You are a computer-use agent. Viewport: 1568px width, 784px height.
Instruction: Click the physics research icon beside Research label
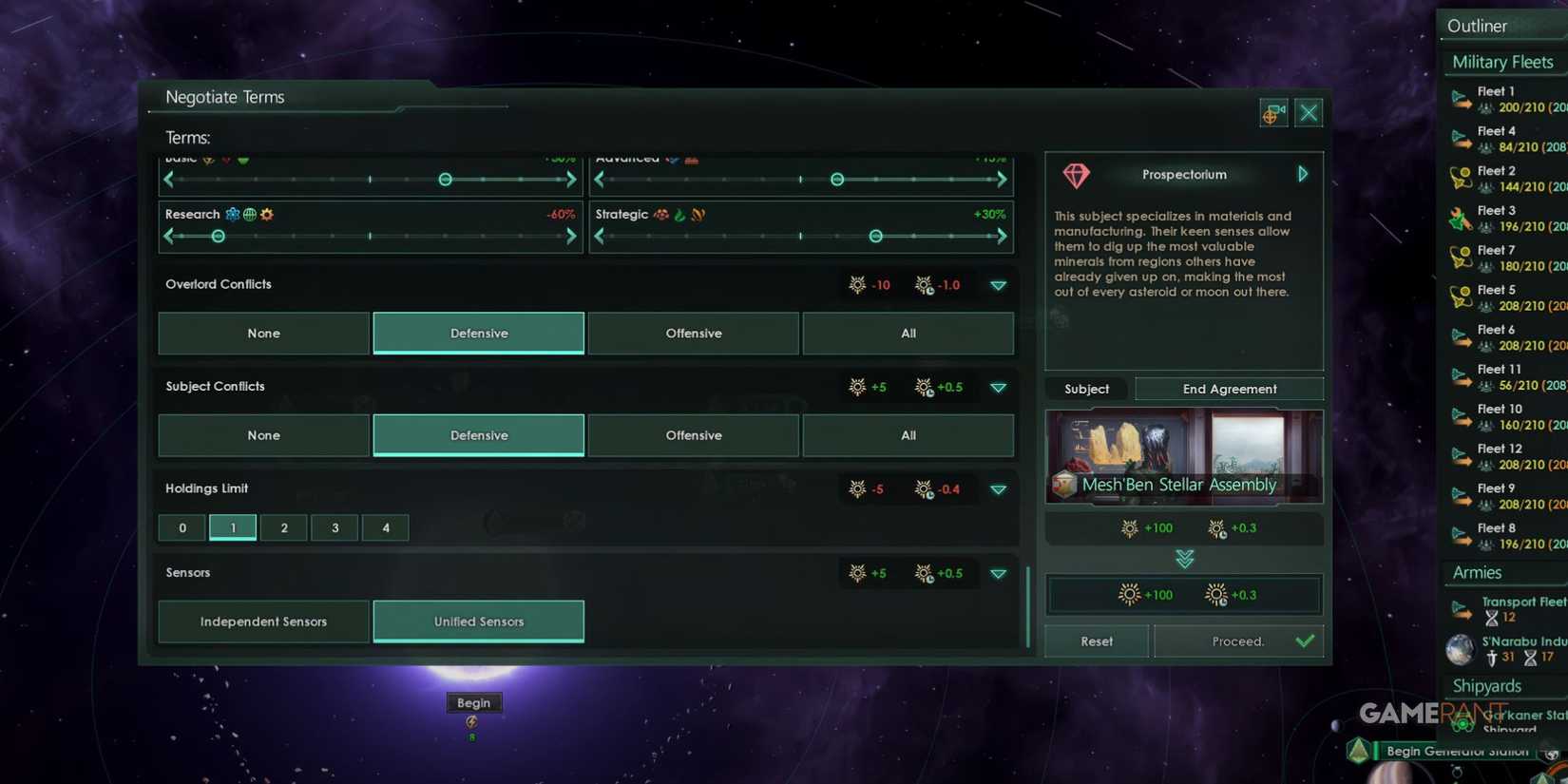(x=231, y=214)
